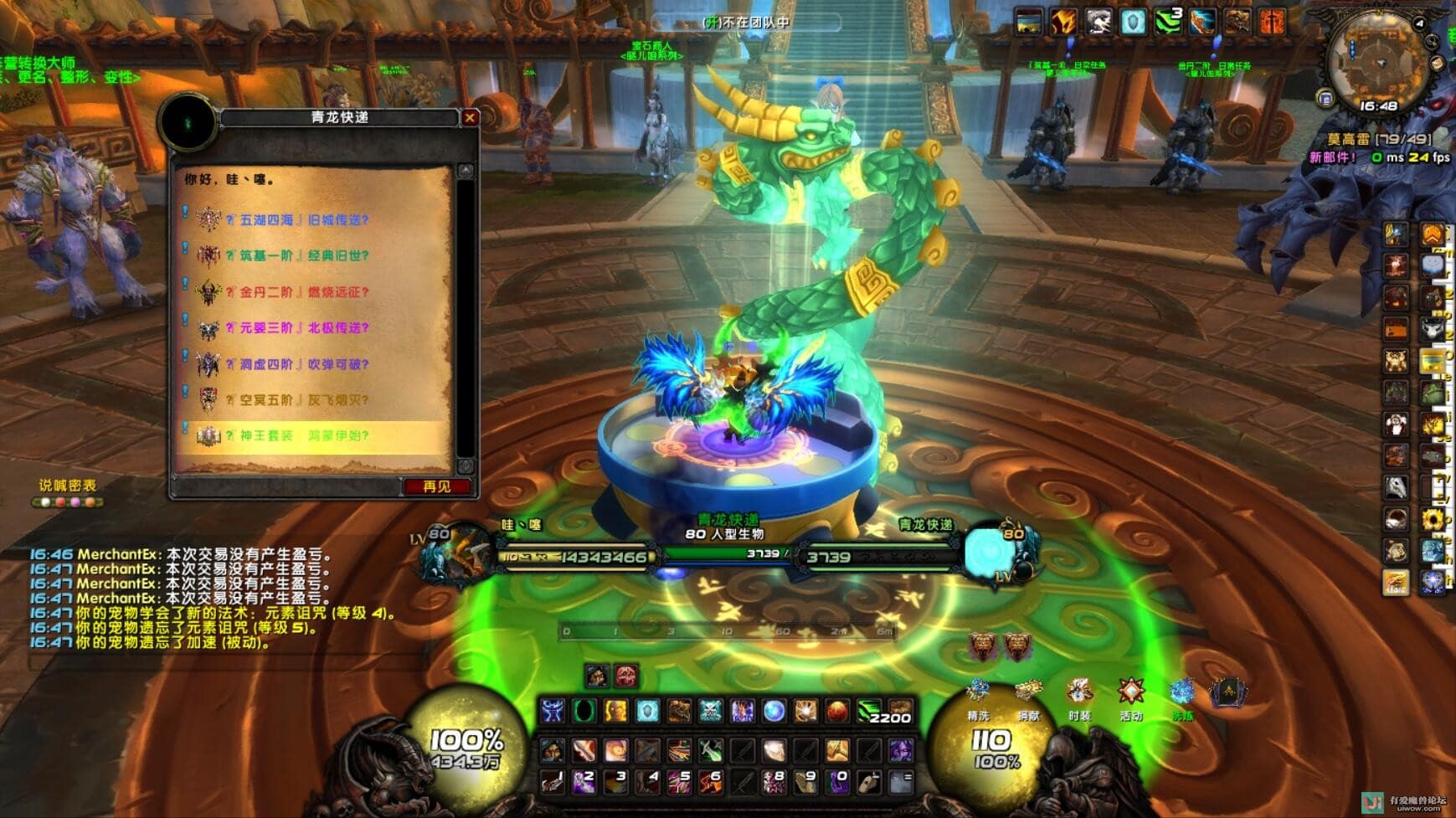1456x818 pixels.
Task: Pick the 金丹二阶 燃烧远征 option
Action: tap(305, 292)
